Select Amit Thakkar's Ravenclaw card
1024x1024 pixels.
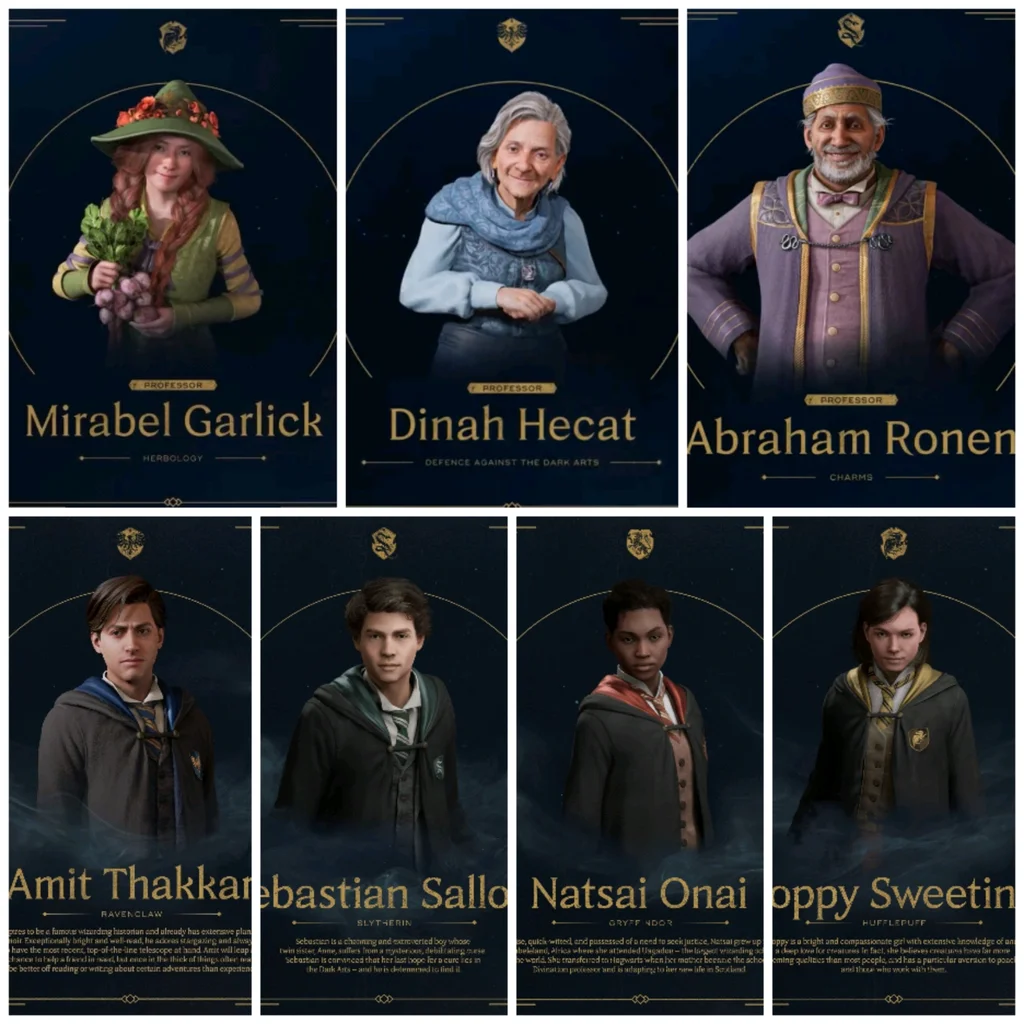[x=130, y=765]
